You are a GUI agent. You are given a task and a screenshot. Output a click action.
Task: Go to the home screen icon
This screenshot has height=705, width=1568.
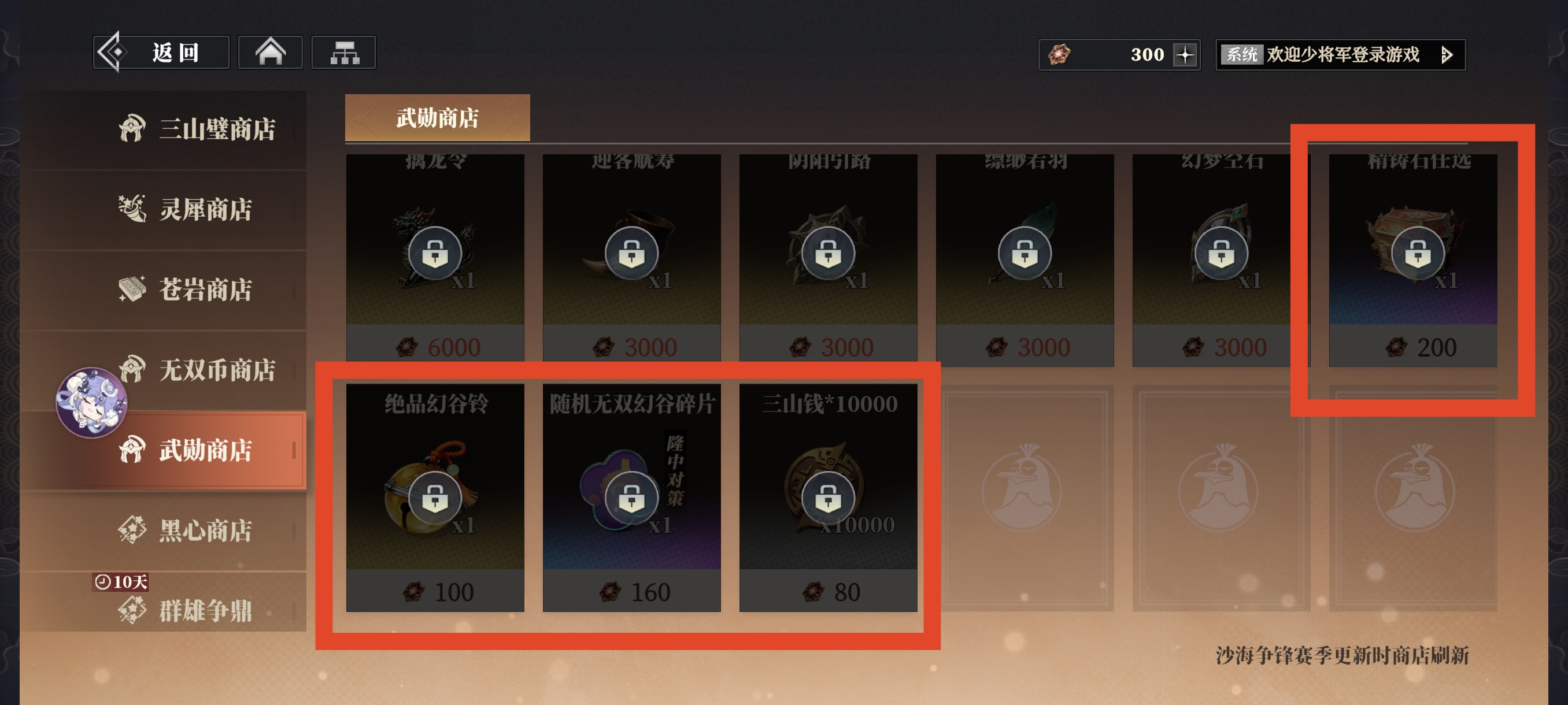(270, 53)
